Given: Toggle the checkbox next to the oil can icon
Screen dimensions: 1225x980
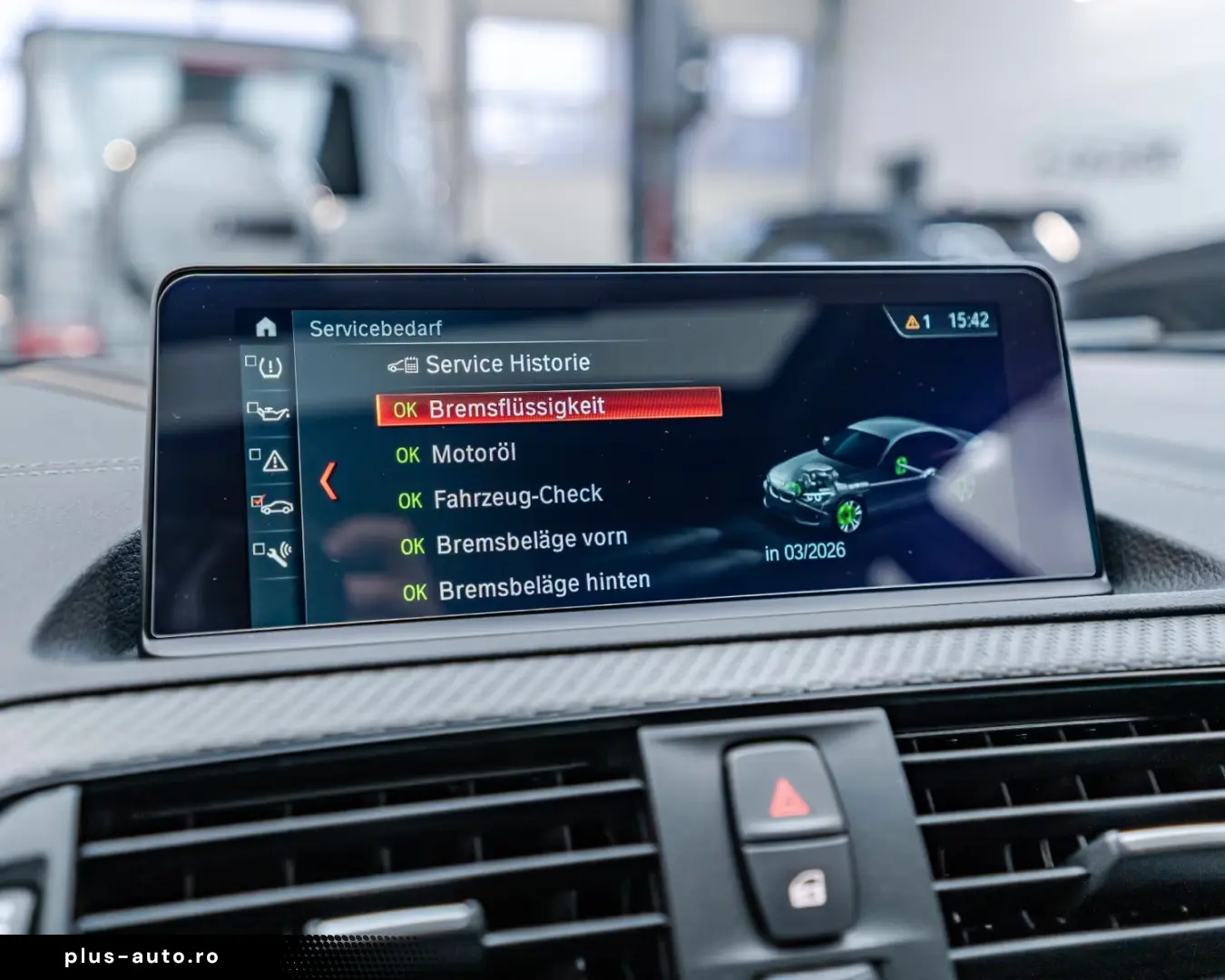Looking at the screenshot, I should coord(252,407).
